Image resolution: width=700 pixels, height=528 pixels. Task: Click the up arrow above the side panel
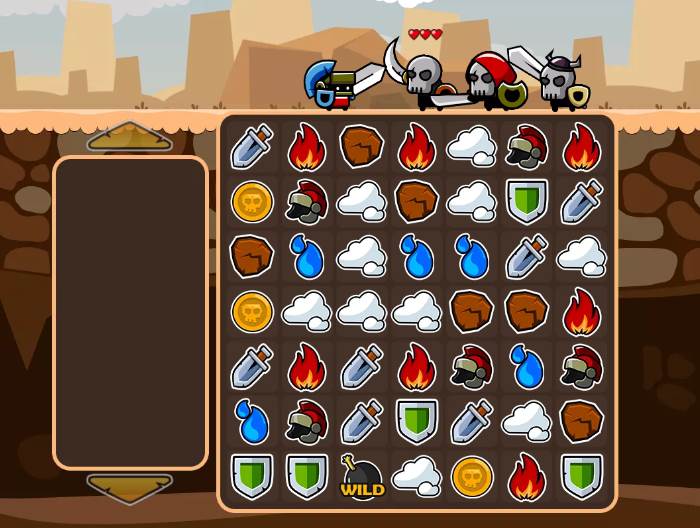pos(130,137)
